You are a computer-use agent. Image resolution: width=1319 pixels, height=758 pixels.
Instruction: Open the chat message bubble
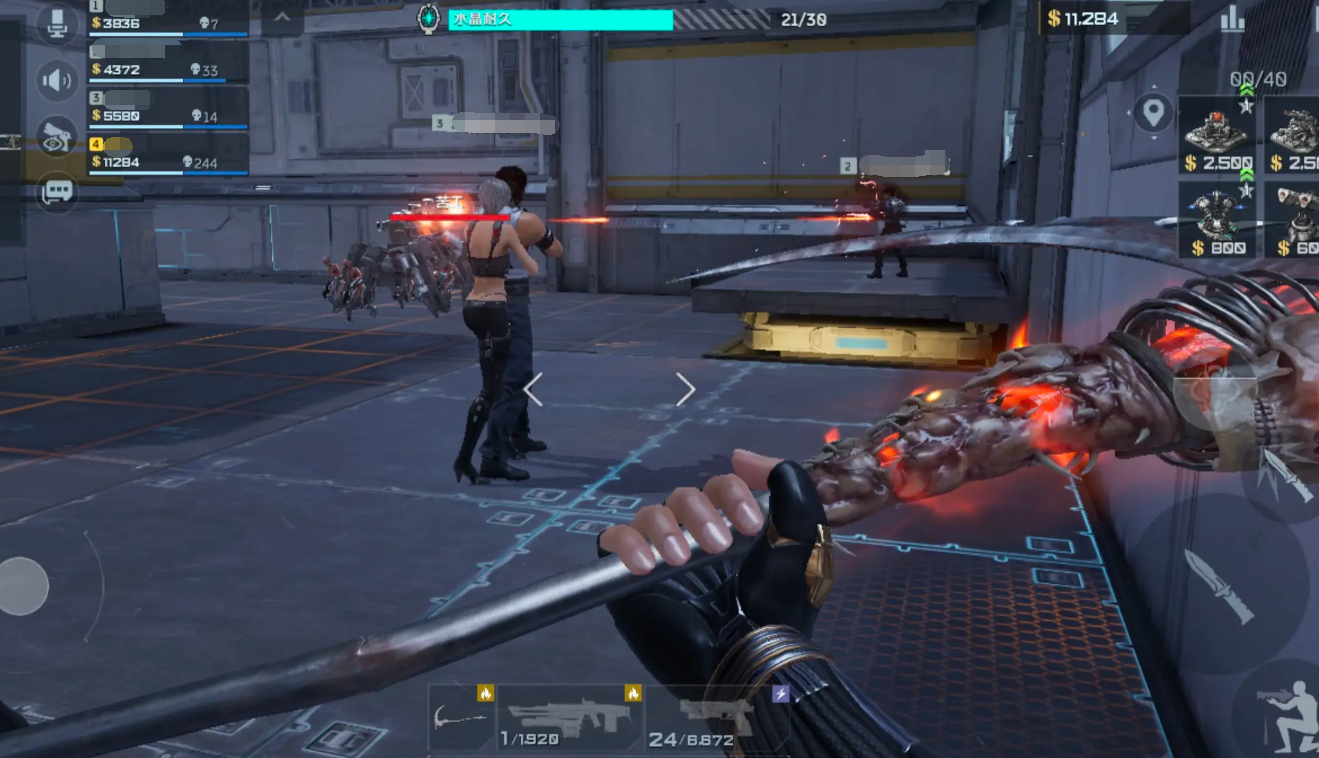(58, 191)
